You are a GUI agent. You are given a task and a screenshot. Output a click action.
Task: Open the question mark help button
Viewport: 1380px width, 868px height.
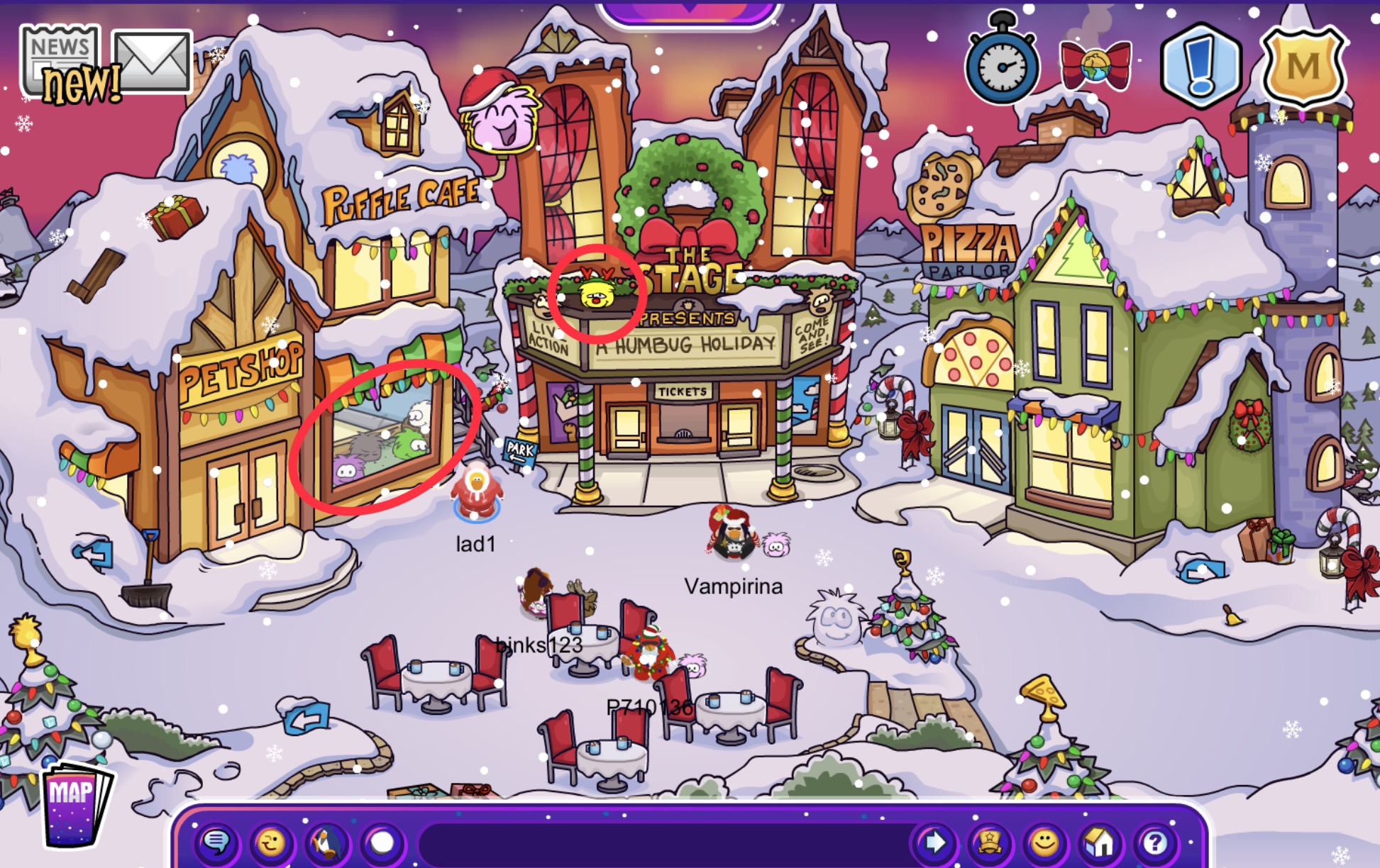1154,842
